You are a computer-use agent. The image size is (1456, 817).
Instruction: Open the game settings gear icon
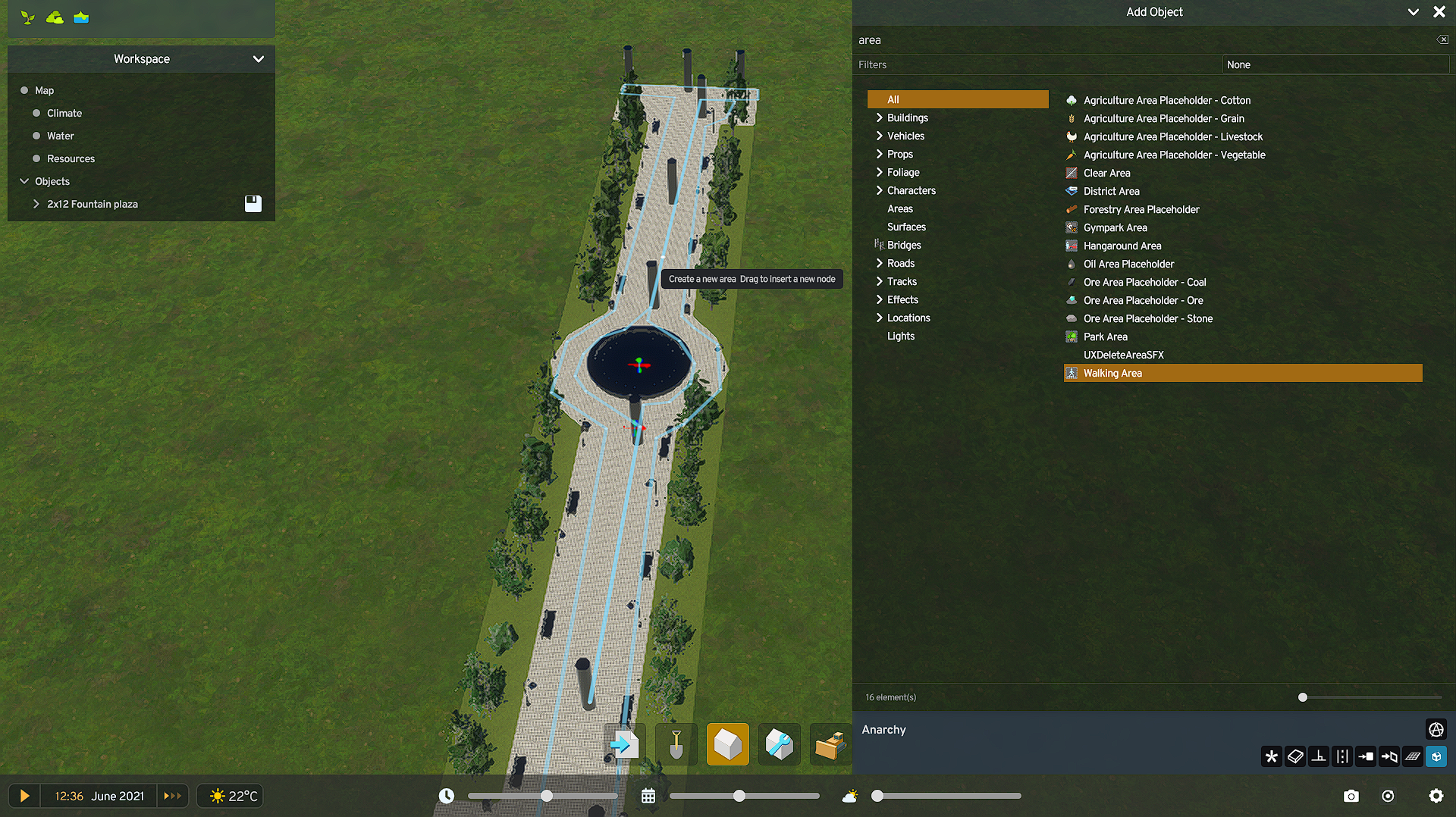coord(1436,796)
